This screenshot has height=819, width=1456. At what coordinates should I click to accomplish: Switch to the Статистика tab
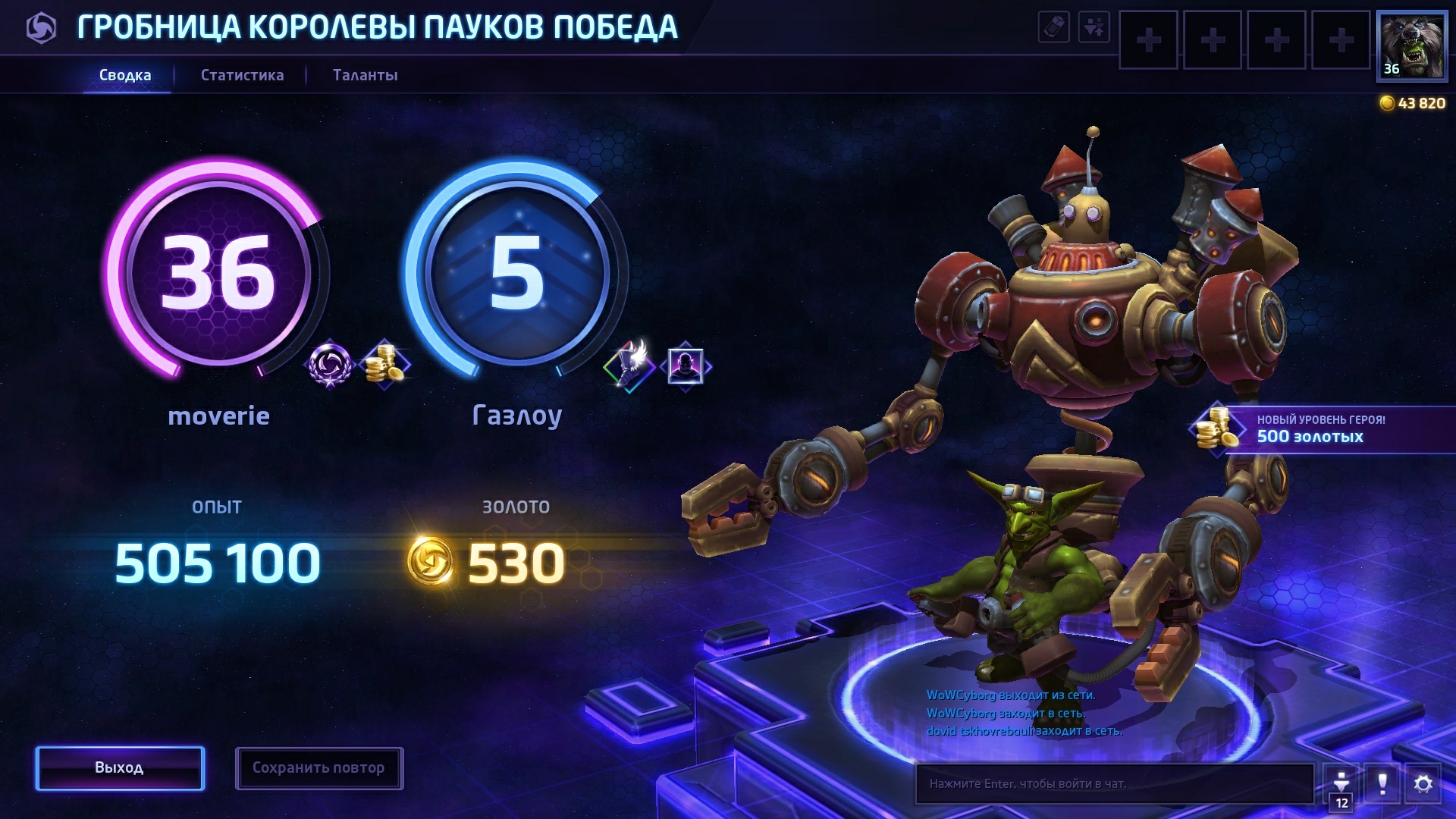242,75
